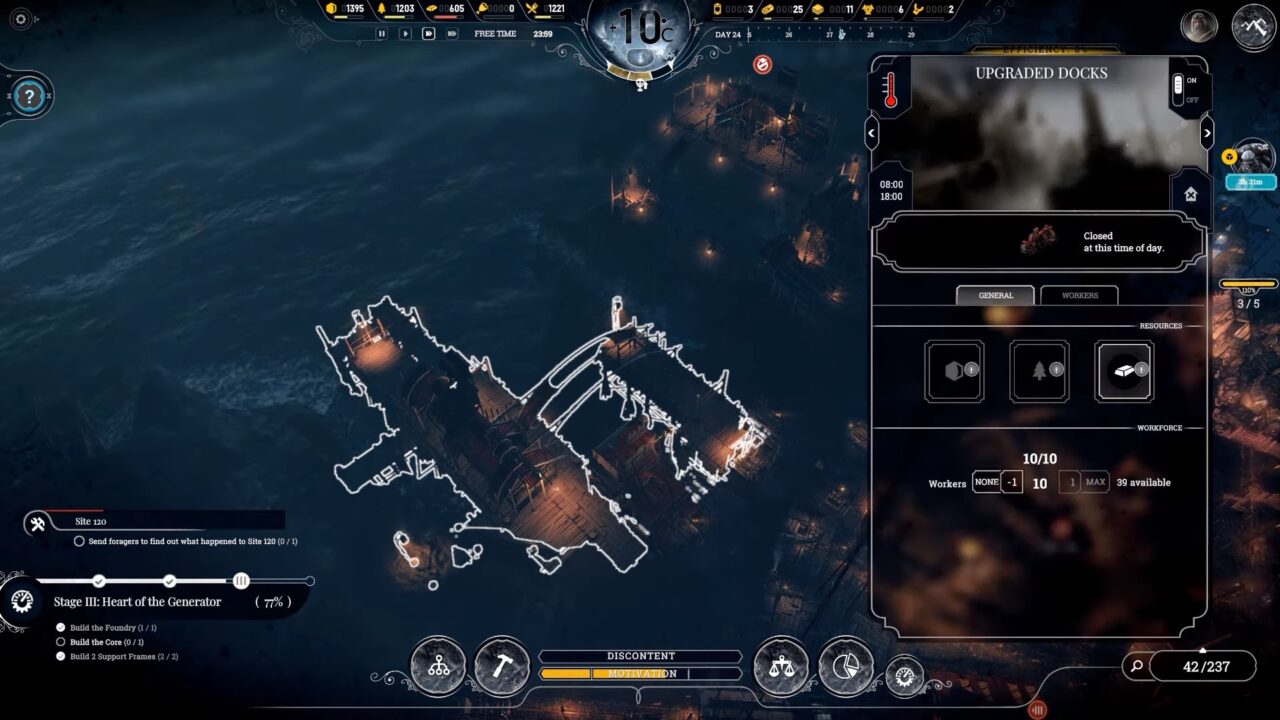This screenshot has height=720, width=1280.
Task: Choose the steel resource for delivery
Action: (1123, 371)
